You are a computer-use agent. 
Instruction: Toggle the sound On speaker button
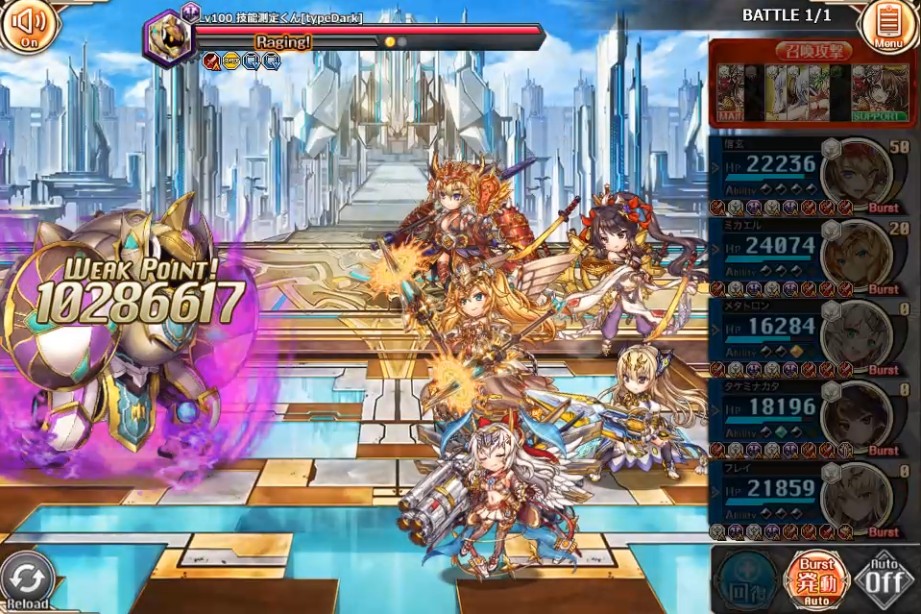click(27, 25)
